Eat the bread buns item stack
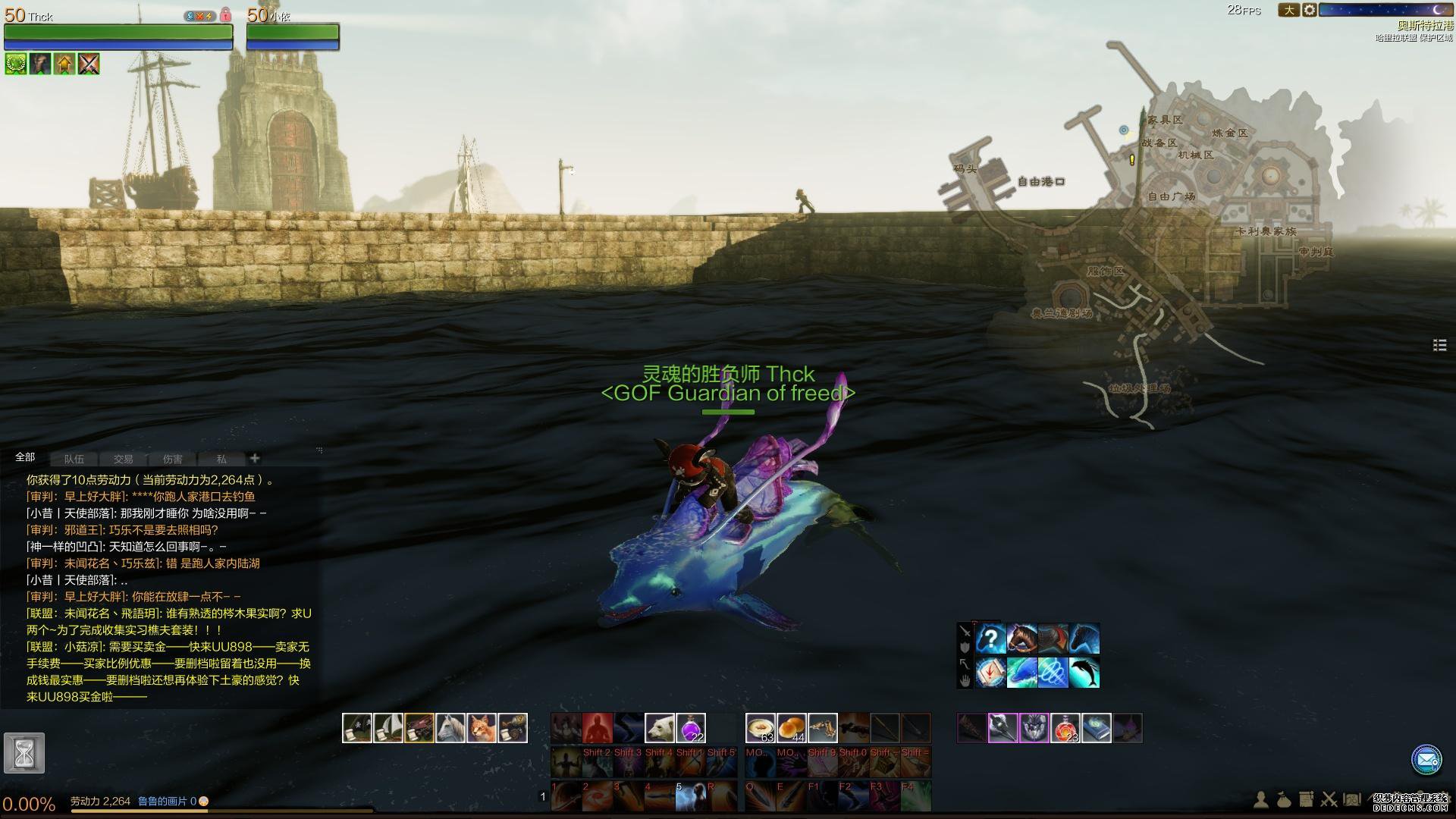 792,728
